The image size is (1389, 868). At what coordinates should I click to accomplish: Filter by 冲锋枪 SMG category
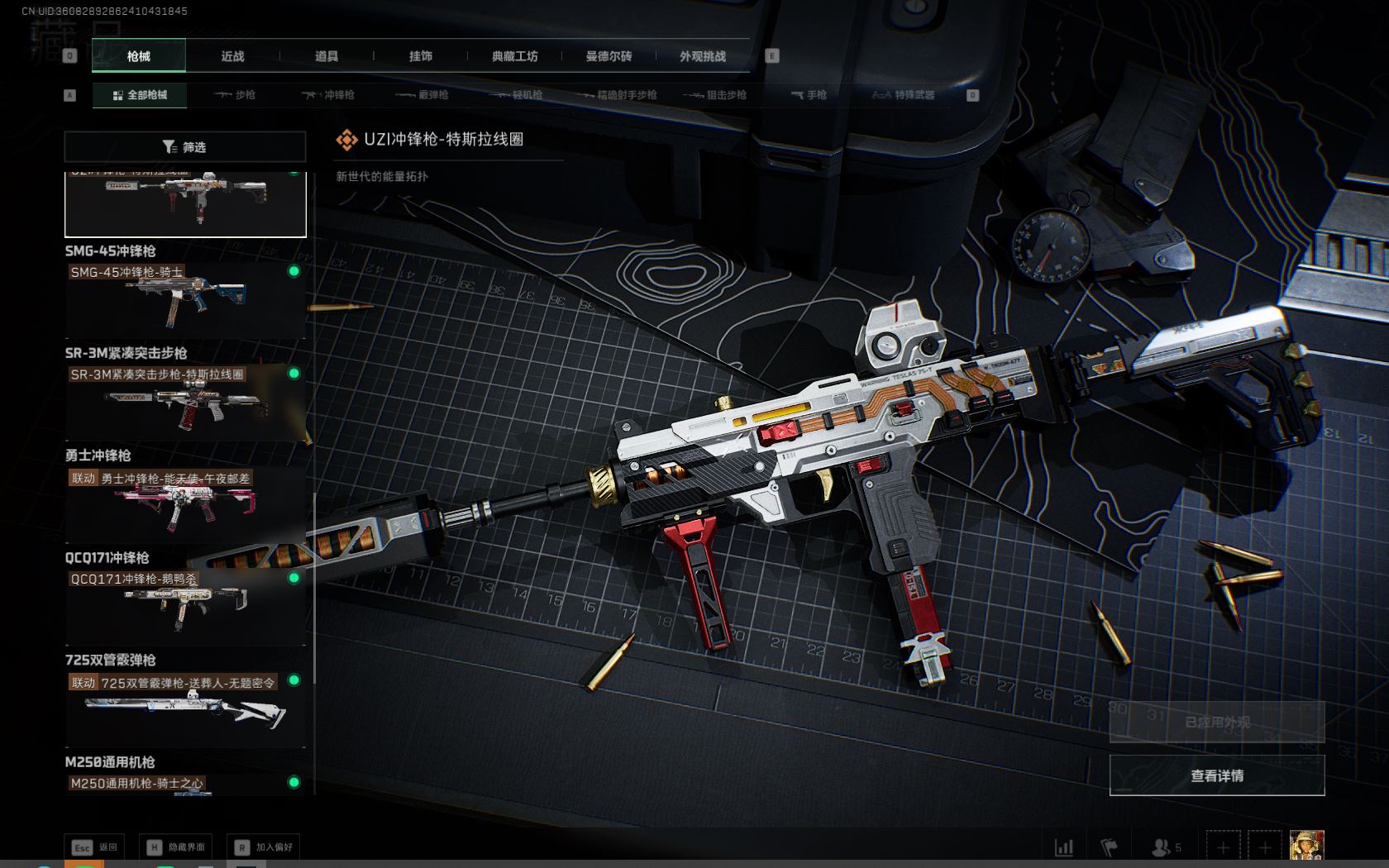coord(328,95)
